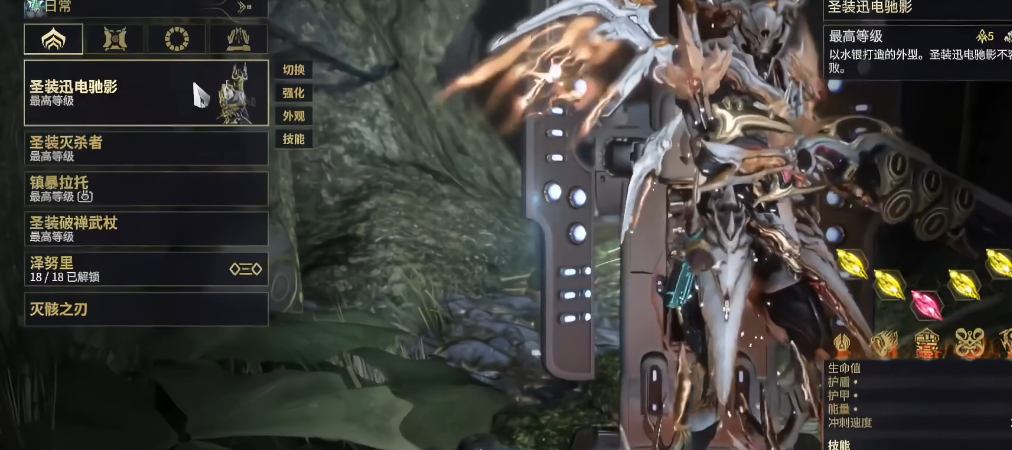This screenshot has width=1012, height=450.
Task: Open the 外观 (appearance) menu
Action: [293, 116]
